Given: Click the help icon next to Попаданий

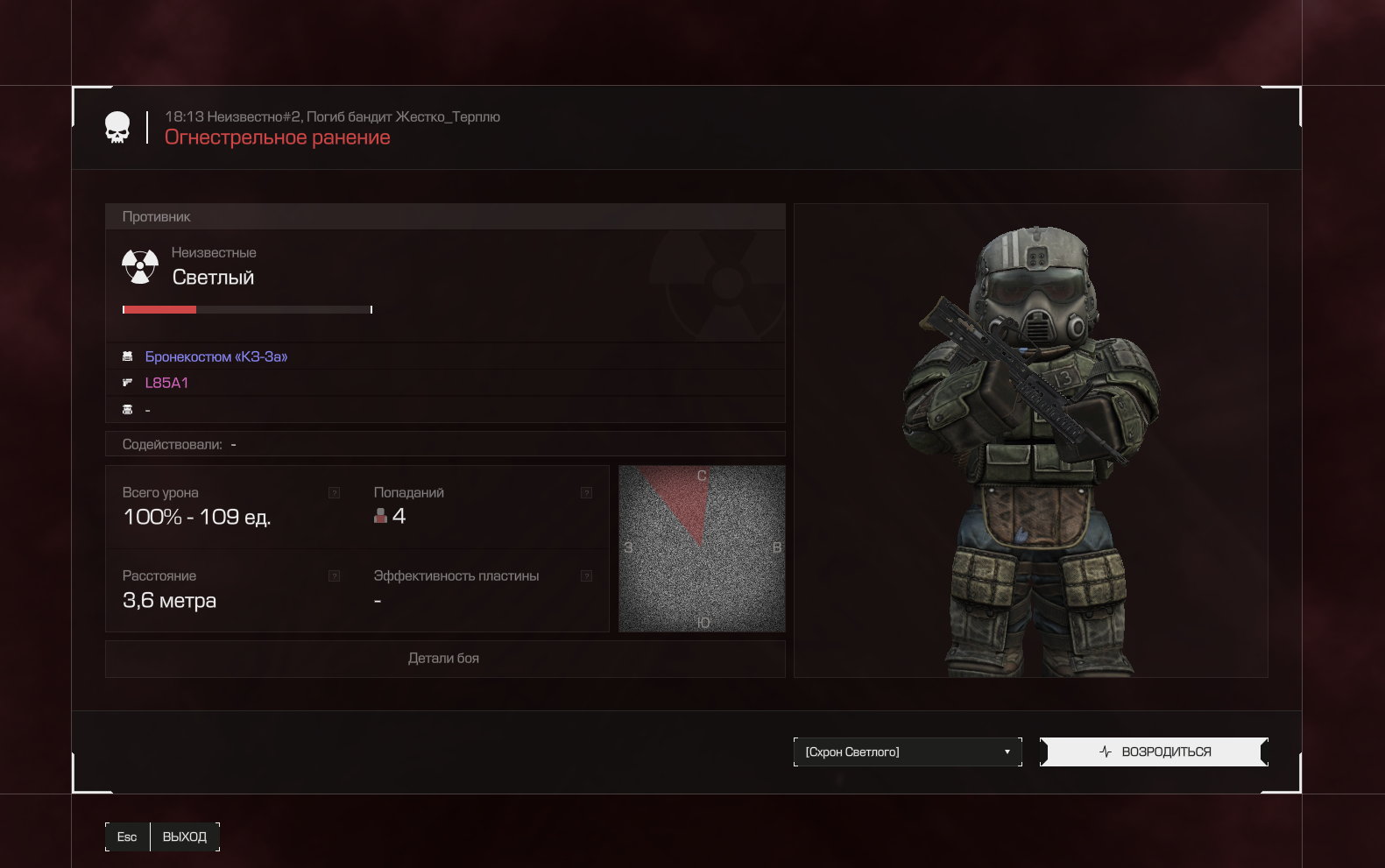Looking at the screenshot, I should [586, 493].
